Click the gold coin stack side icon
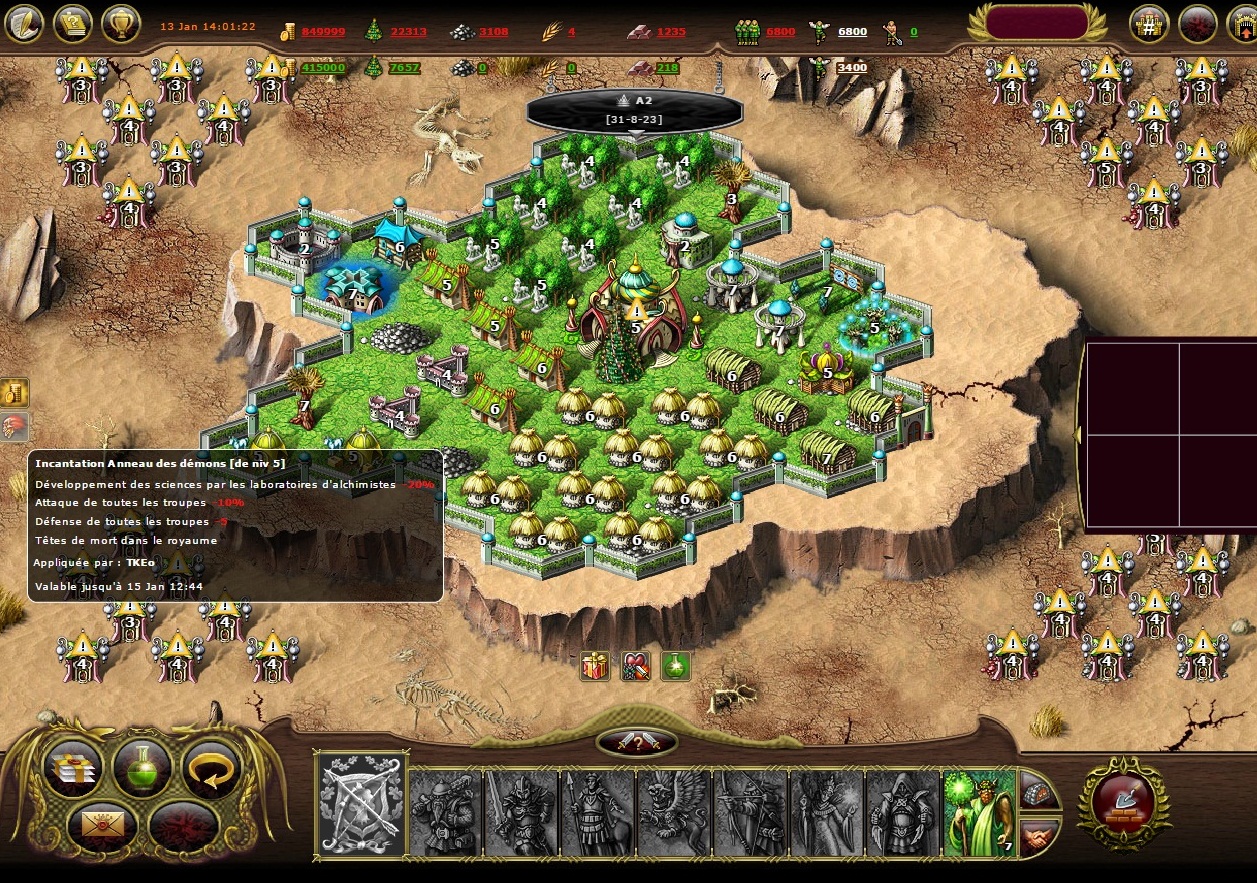 point(14,392)
